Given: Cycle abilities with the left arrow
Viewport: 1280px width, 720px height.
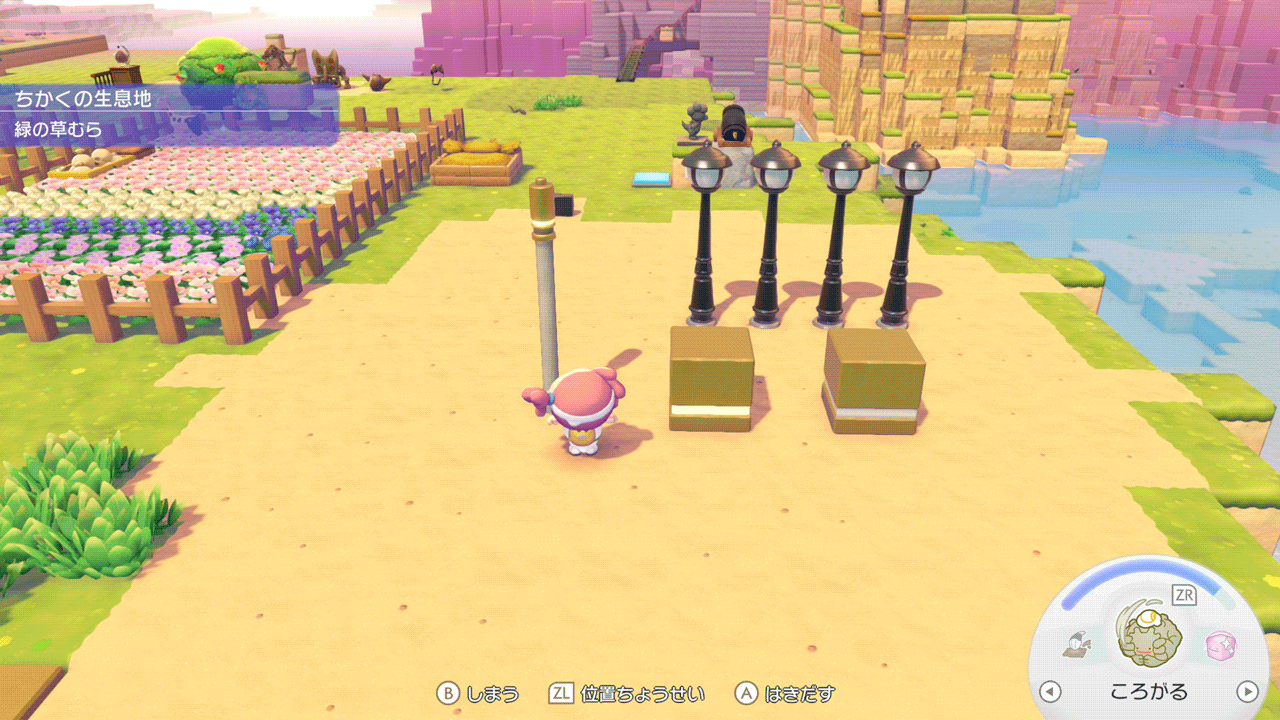Looking at the screenshot, I should (x=1049, y=691).
